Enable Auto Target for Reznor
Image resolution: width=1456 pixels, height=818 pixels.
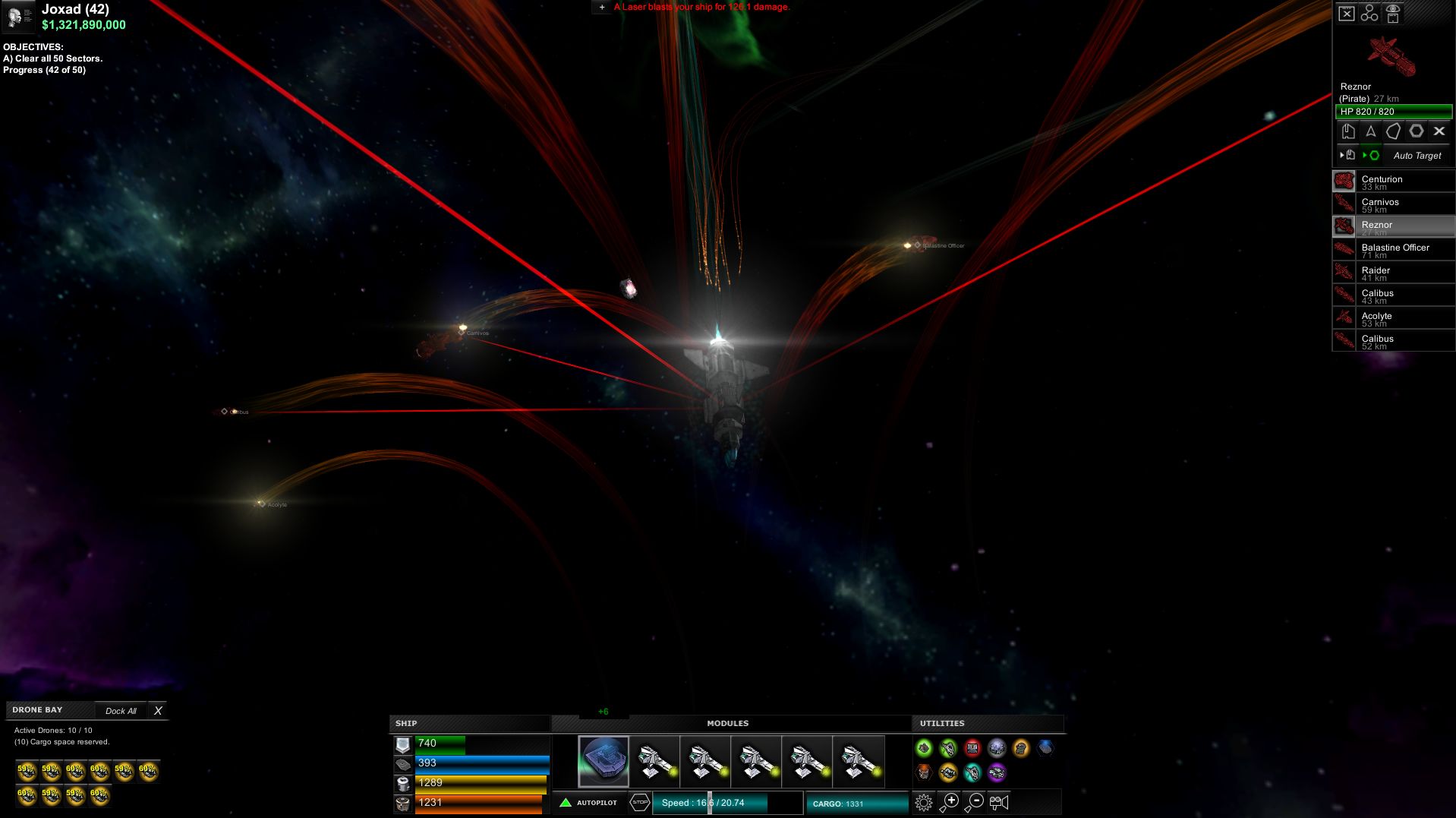(x=1415, y=156)
